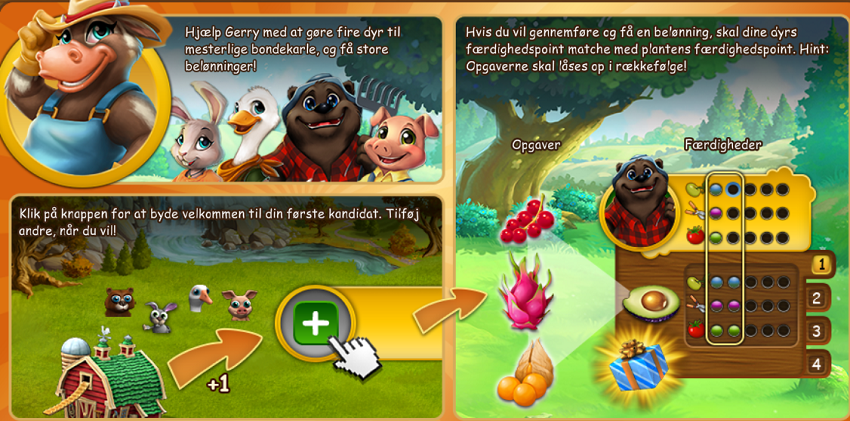Choose the pink dragon fruit task
Viewport: 850px width, 421px height.
525,291
